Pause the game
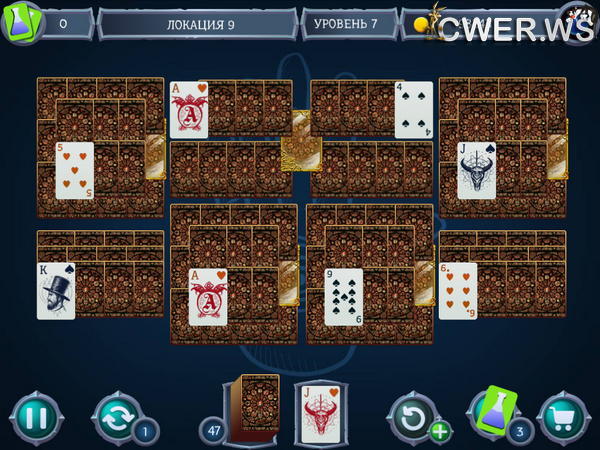 (35, 416)
